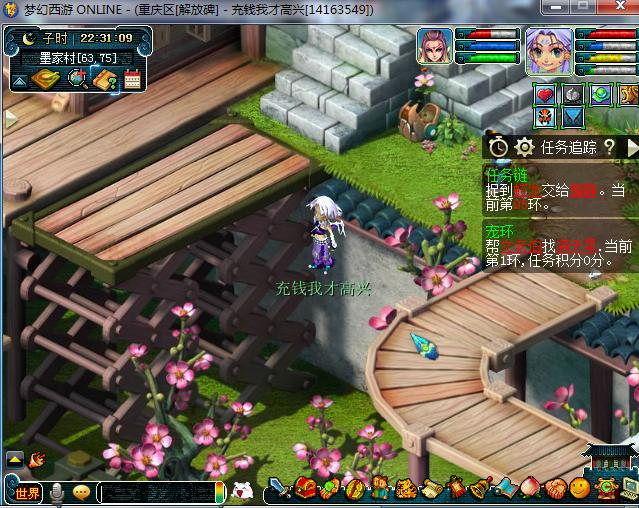Click the green orb buff icon

(600, 95)
